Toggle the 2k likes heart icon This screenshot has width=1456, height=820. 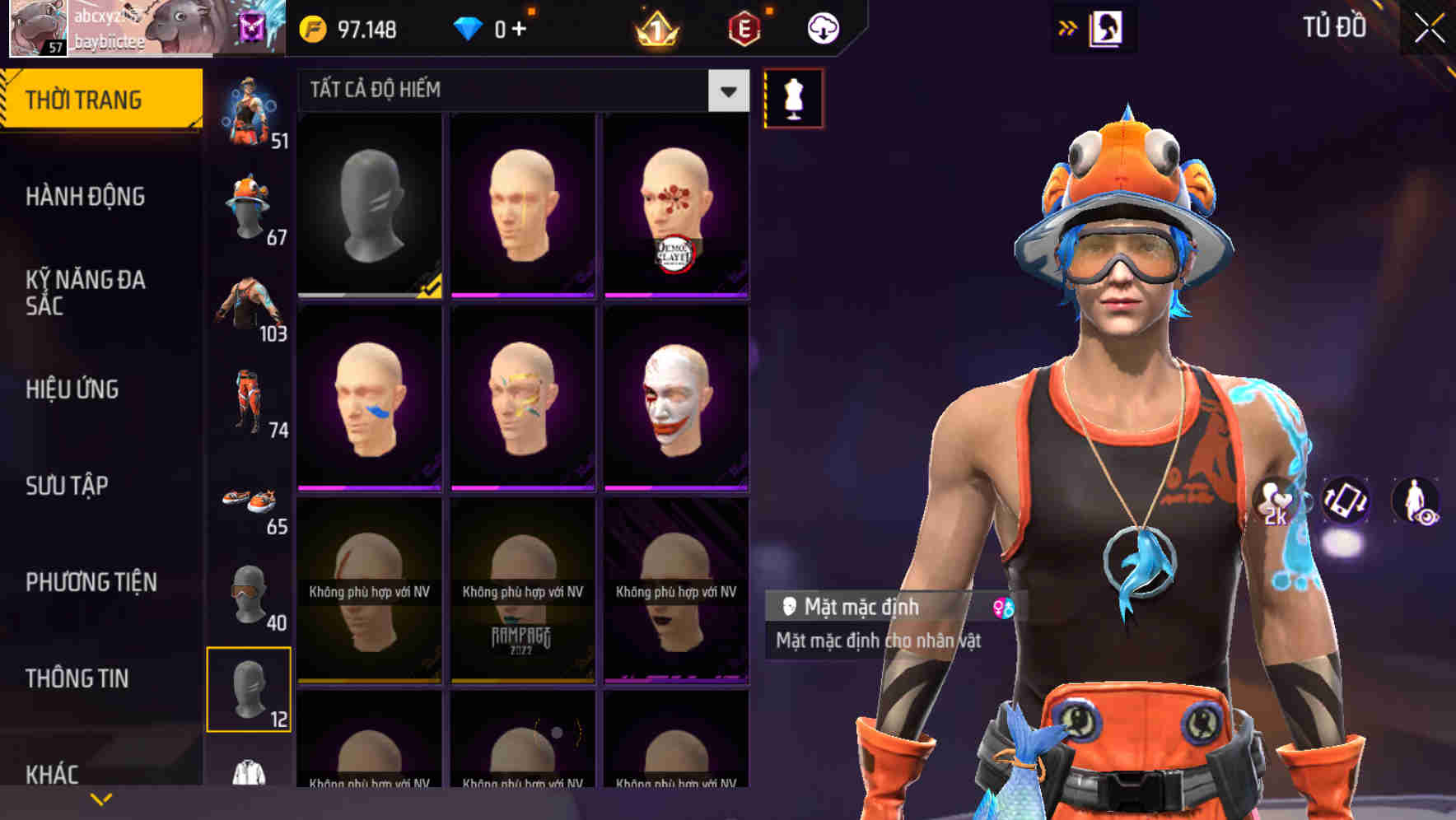click(1272, 498)
